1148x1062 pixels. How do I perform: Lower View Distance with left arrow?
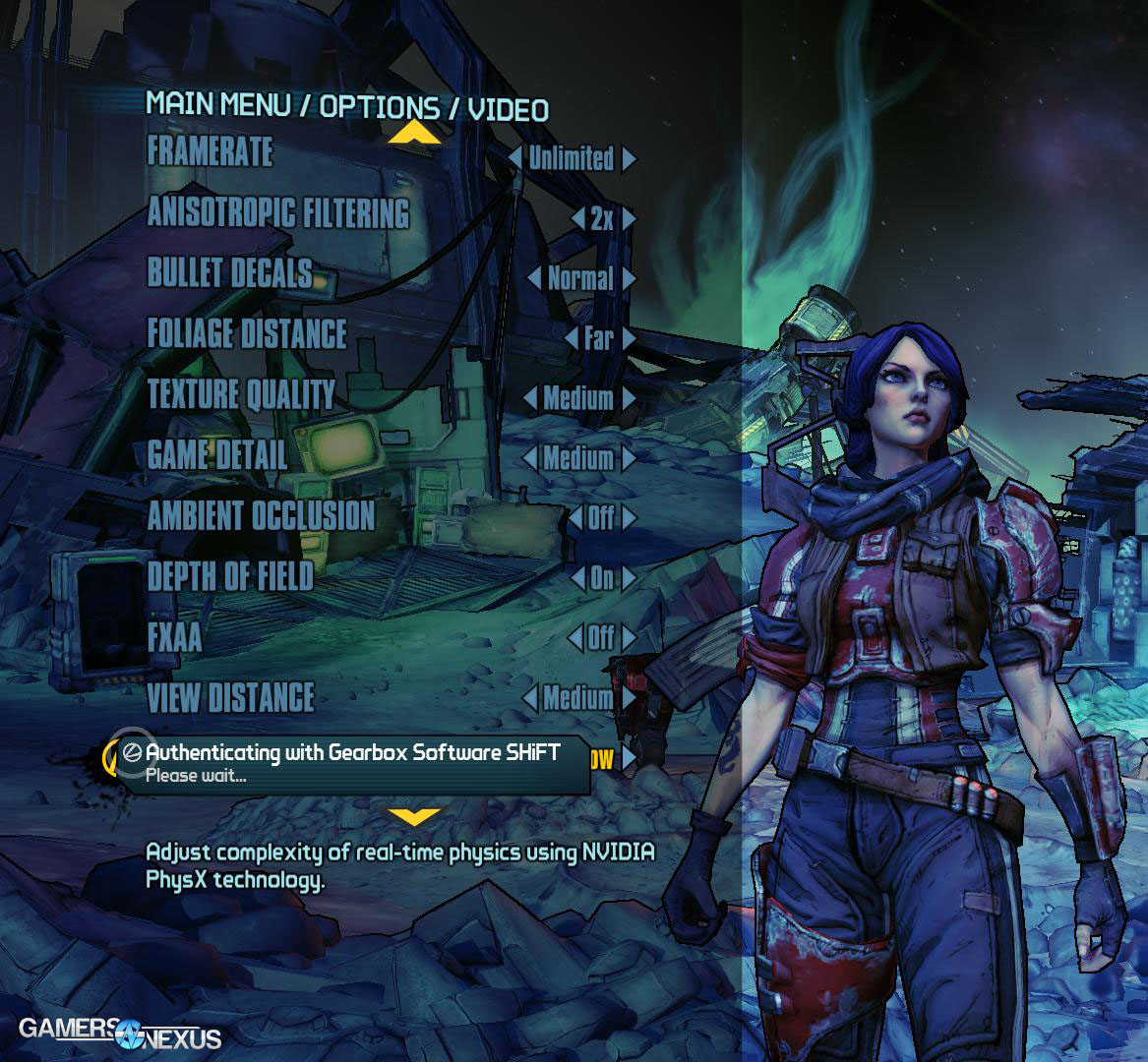pos(530,698)
